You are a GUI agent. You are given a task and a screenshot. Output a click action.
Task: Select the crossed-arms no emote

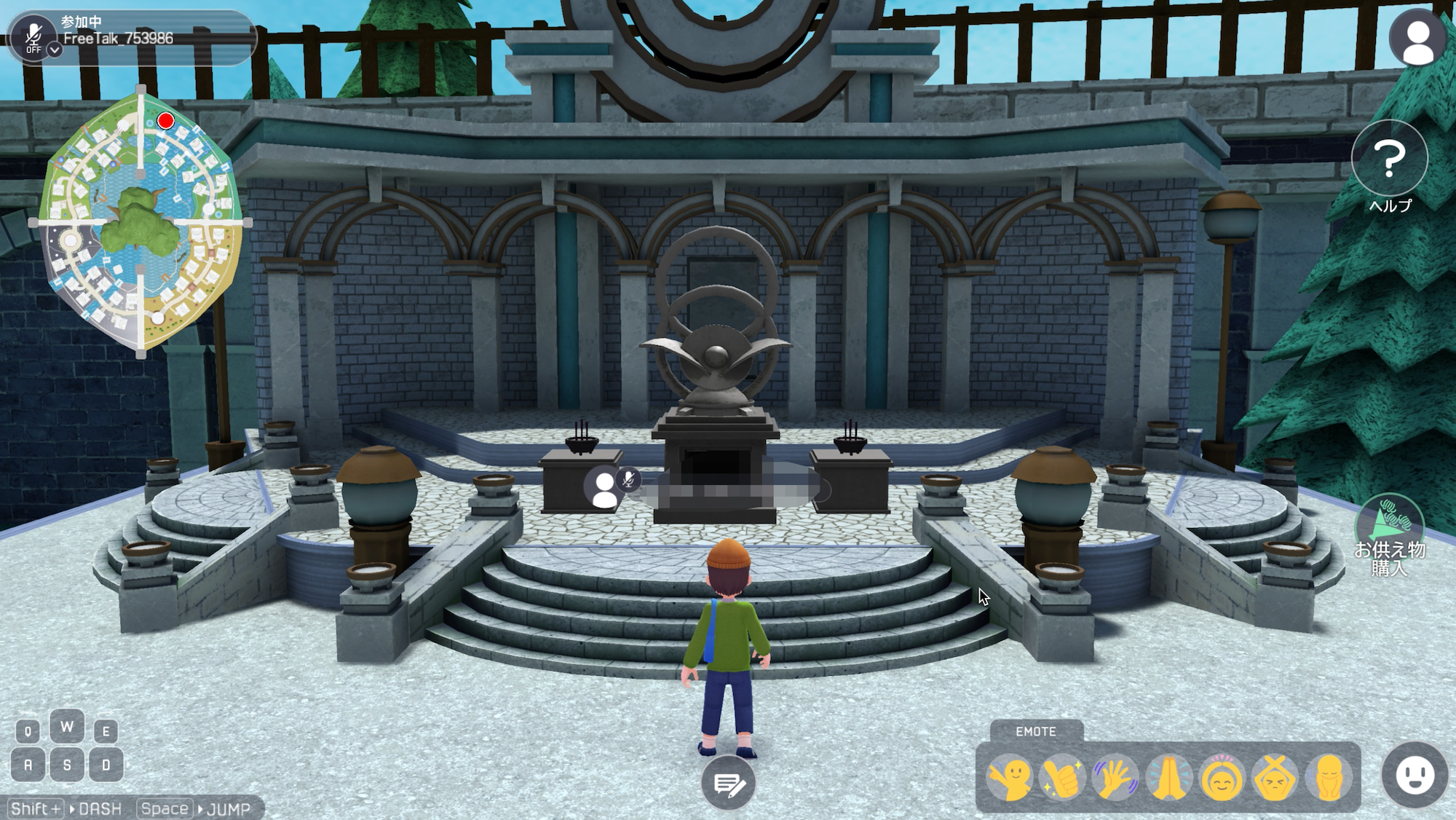(x=1275, y=778)
